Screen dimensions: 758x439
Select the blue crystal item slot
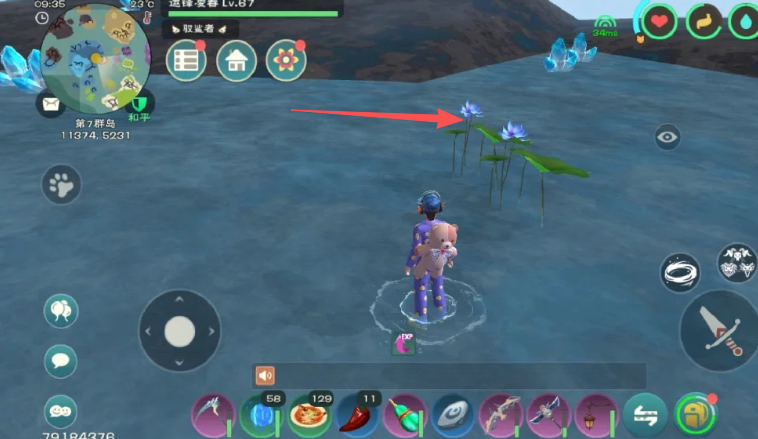click(x=260, y=413)
